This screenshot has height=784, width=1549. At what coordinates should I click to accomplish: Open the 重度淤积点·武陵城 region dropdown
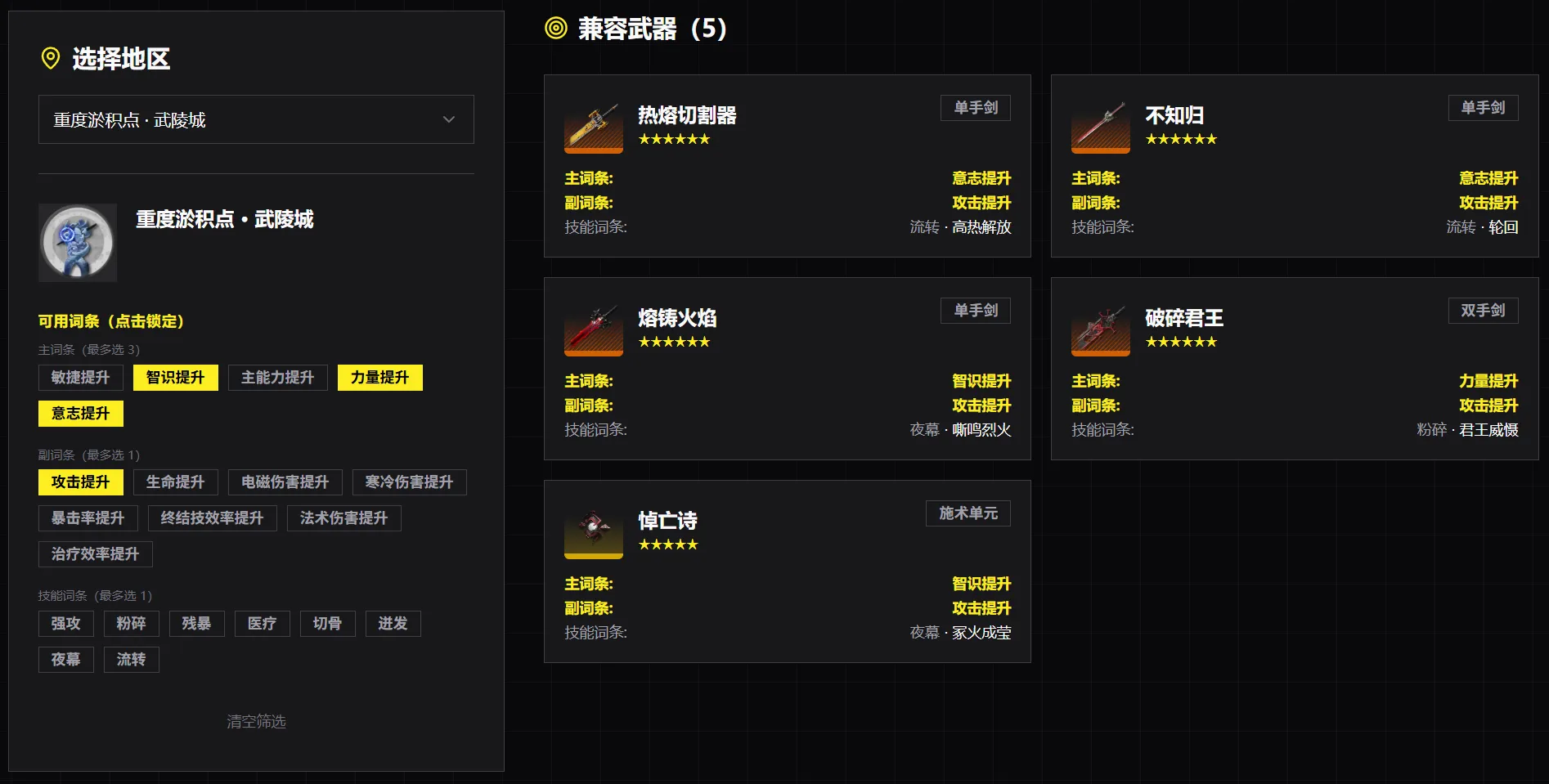pyautogui.click(x=256, y=119)
